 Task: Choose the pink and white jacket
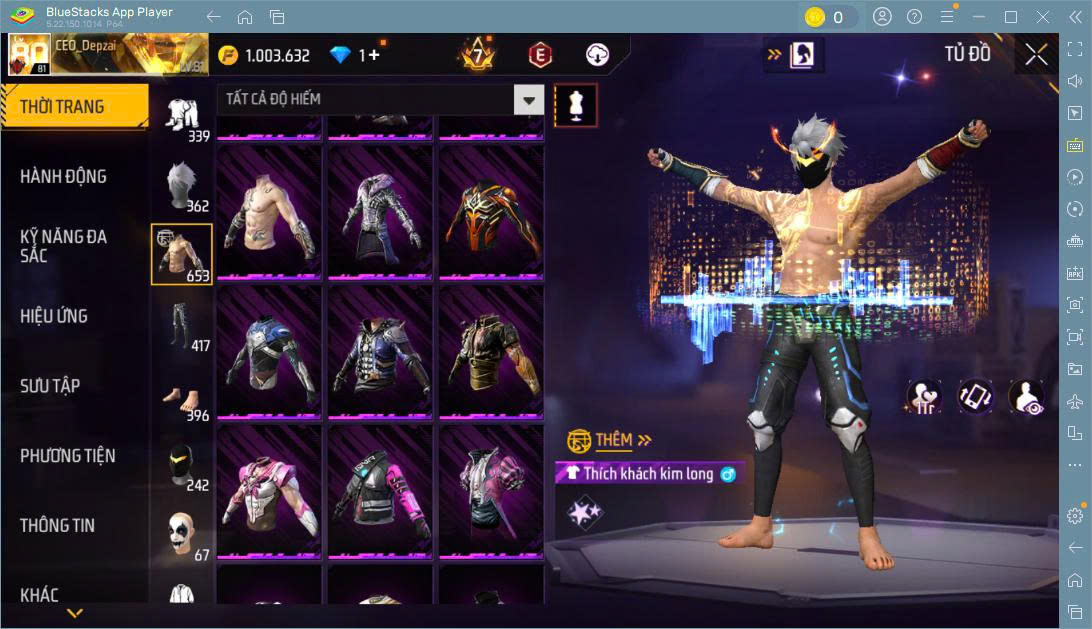tap(269, 491)
